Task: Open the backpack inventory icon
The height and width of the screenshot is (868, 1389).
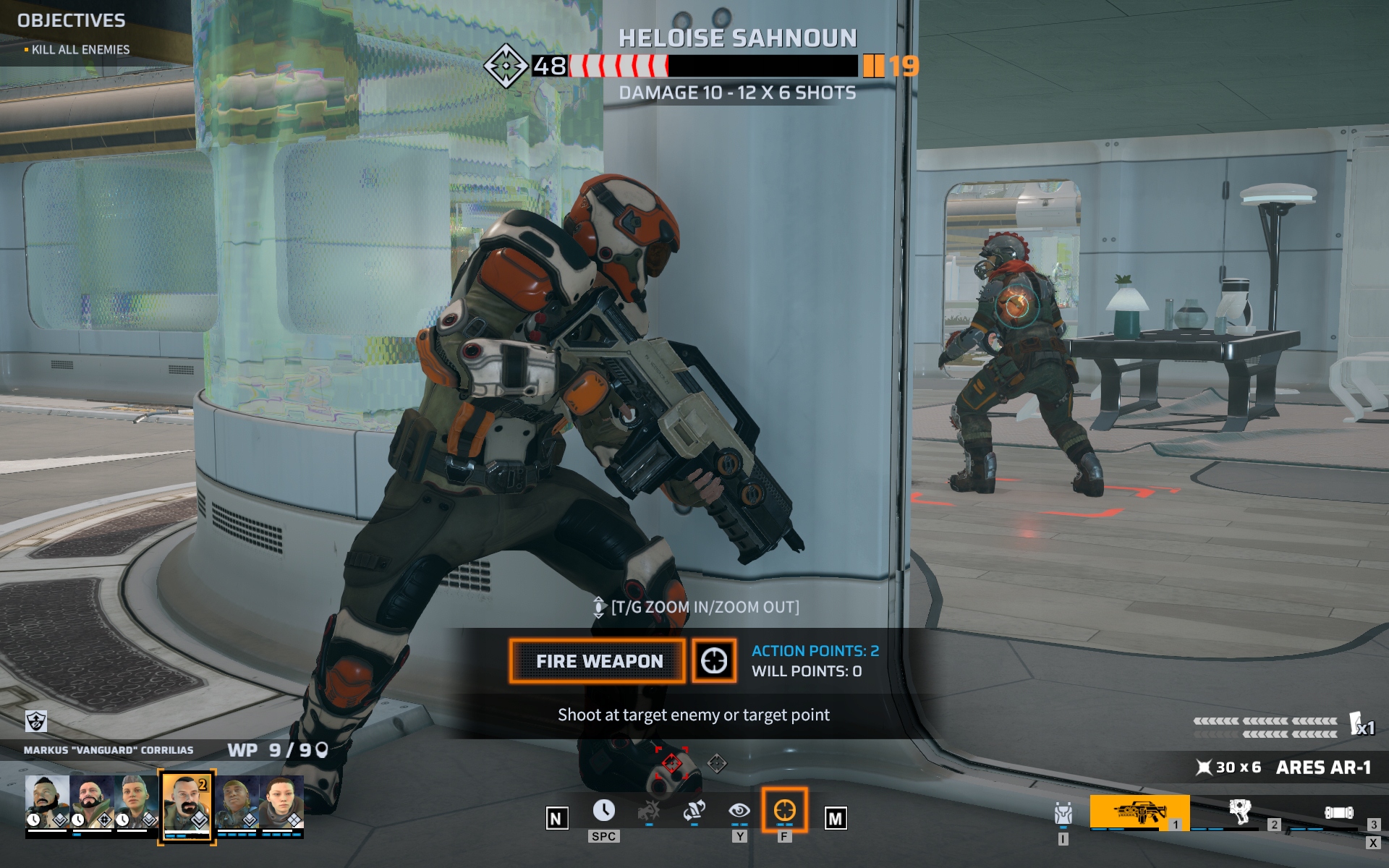Action: [x=1063, y=814]
